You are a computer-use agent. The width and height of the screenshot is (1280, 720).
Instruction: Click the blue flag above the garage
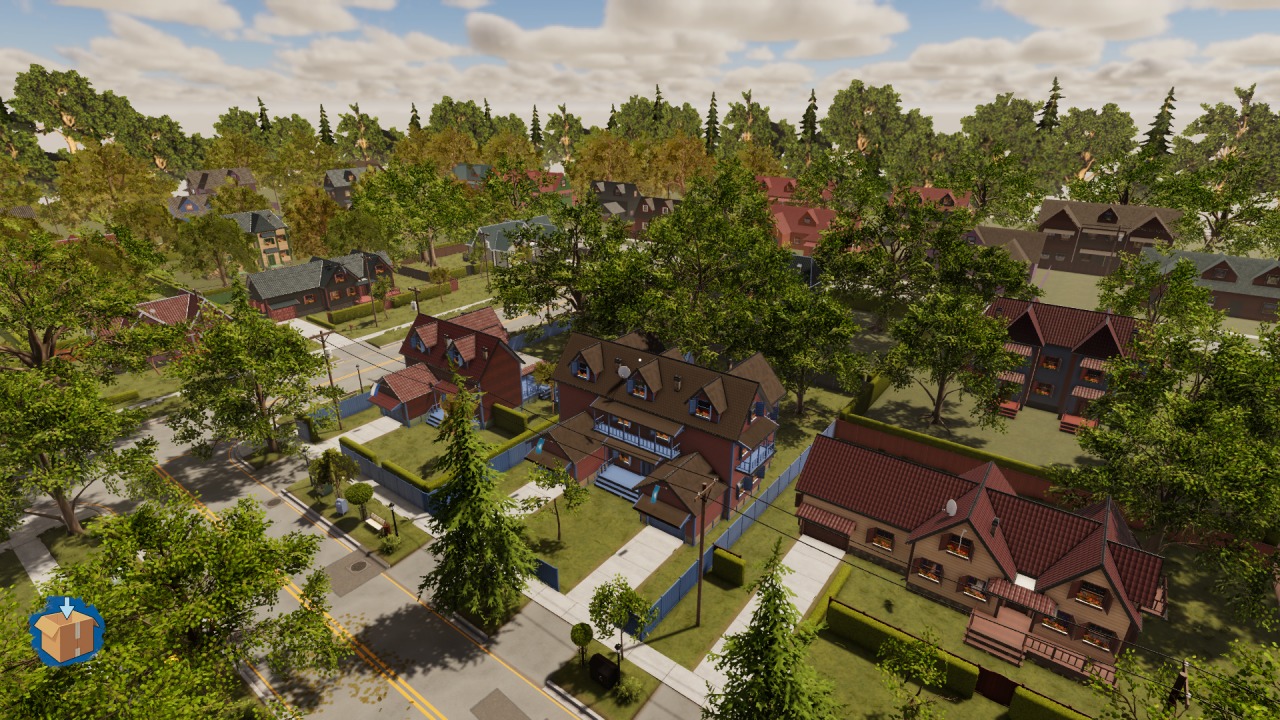(655, 495)
